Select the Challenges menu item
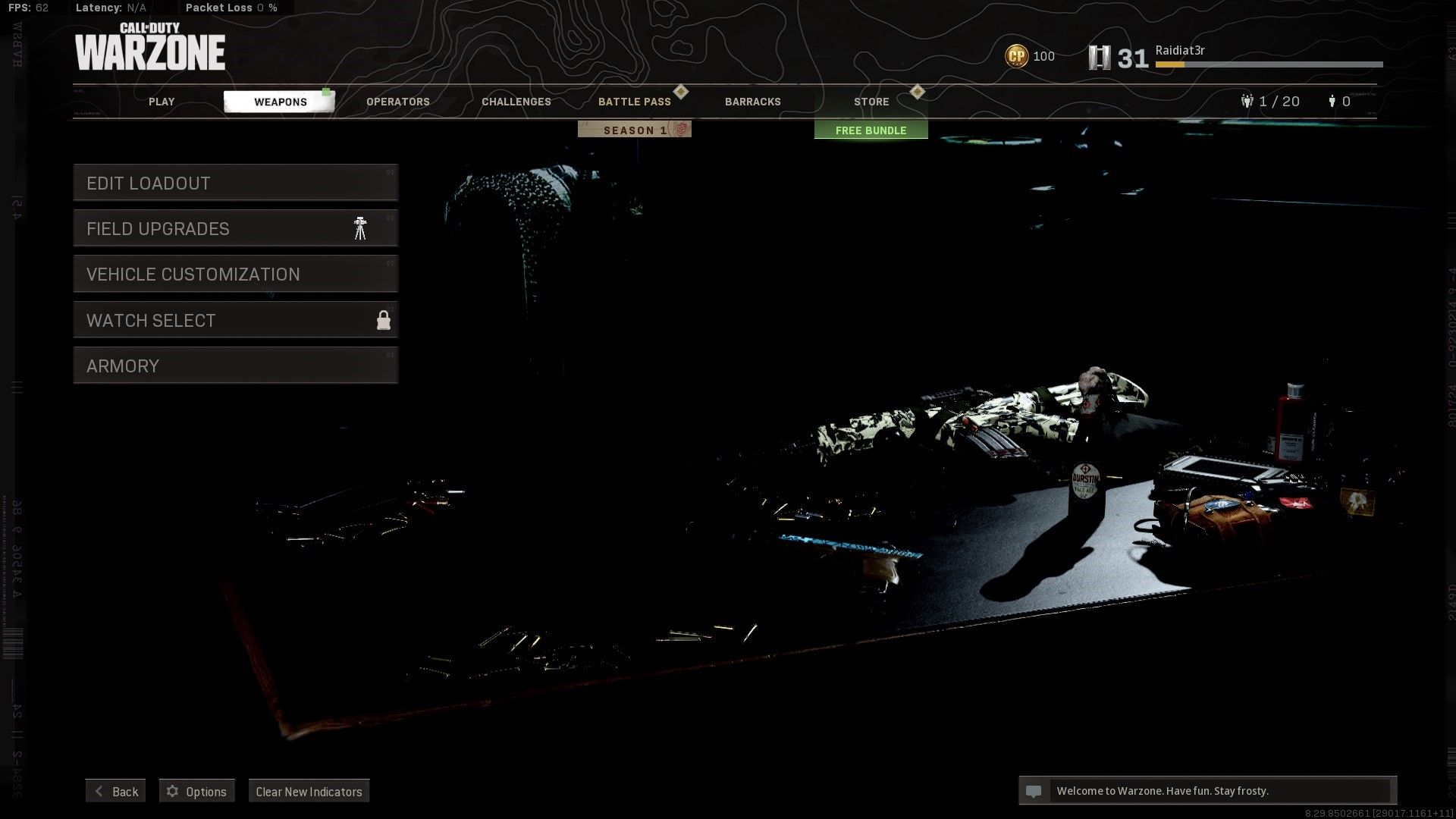Screen dimensions: 1456x819 click(516, 101)
